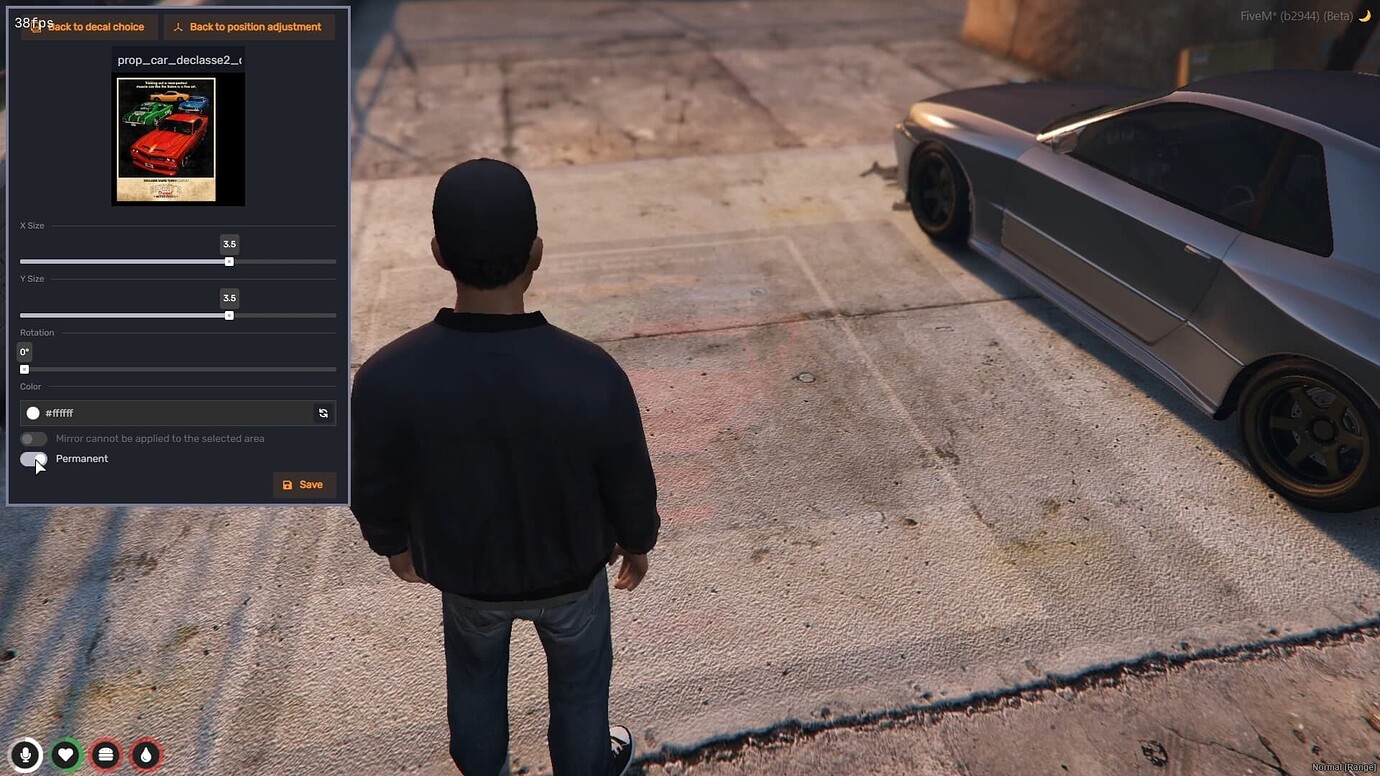Click the water drop thirst icon
1380x776 pixels.
click(145, 755)
